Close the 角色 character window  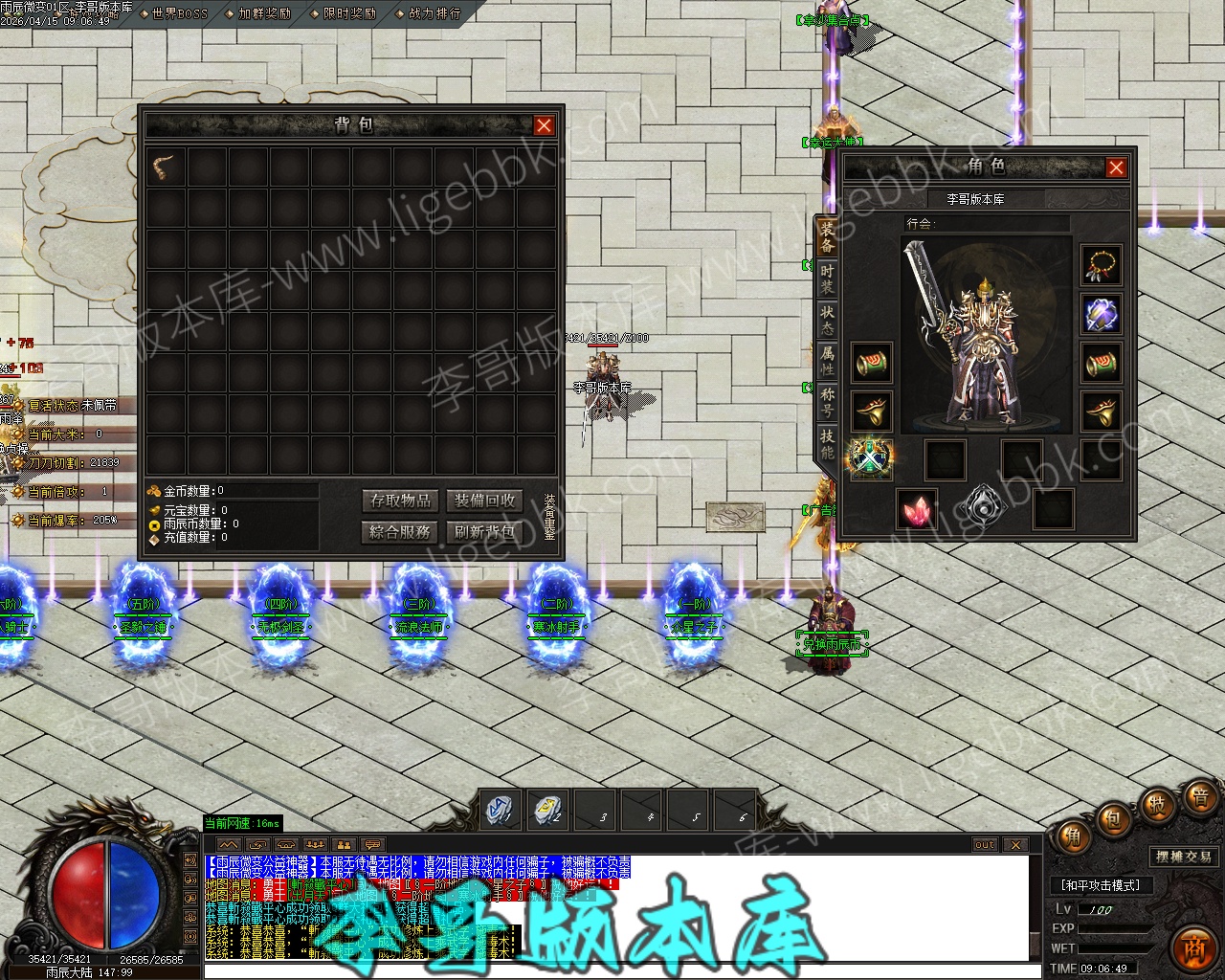coord(1116,167)
